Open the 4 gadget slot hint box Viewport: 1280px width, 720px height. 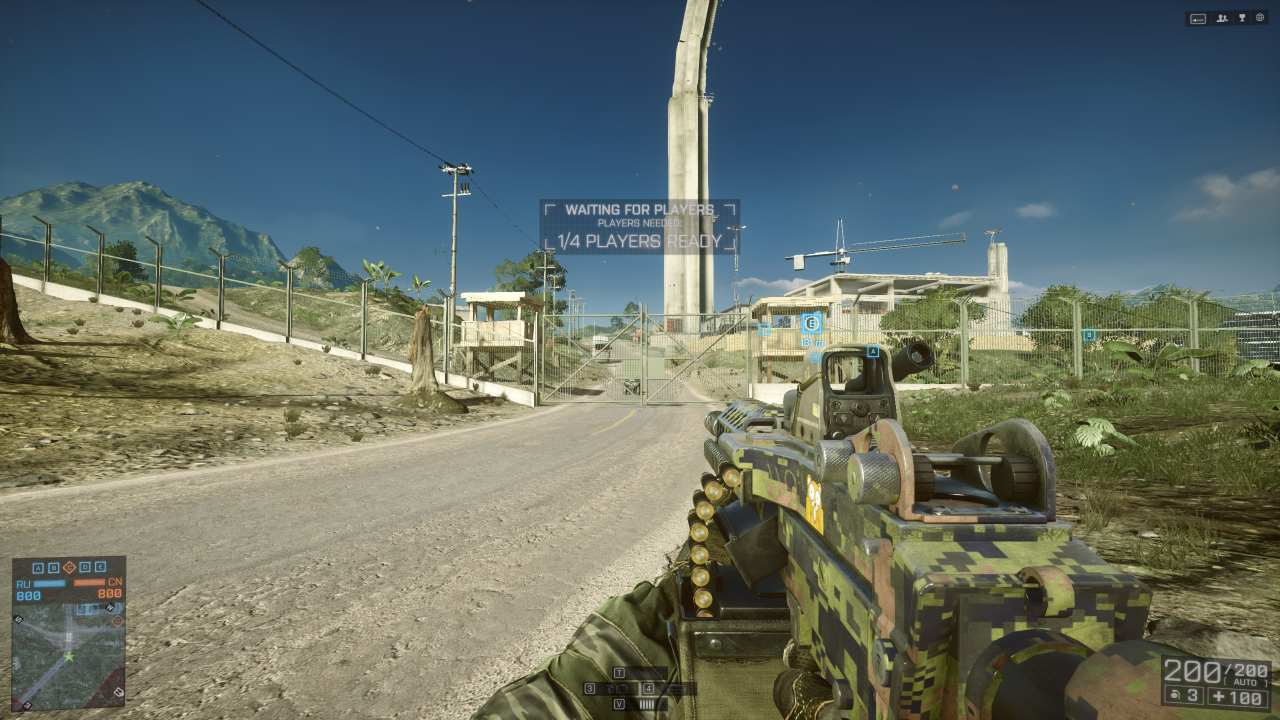648,689
